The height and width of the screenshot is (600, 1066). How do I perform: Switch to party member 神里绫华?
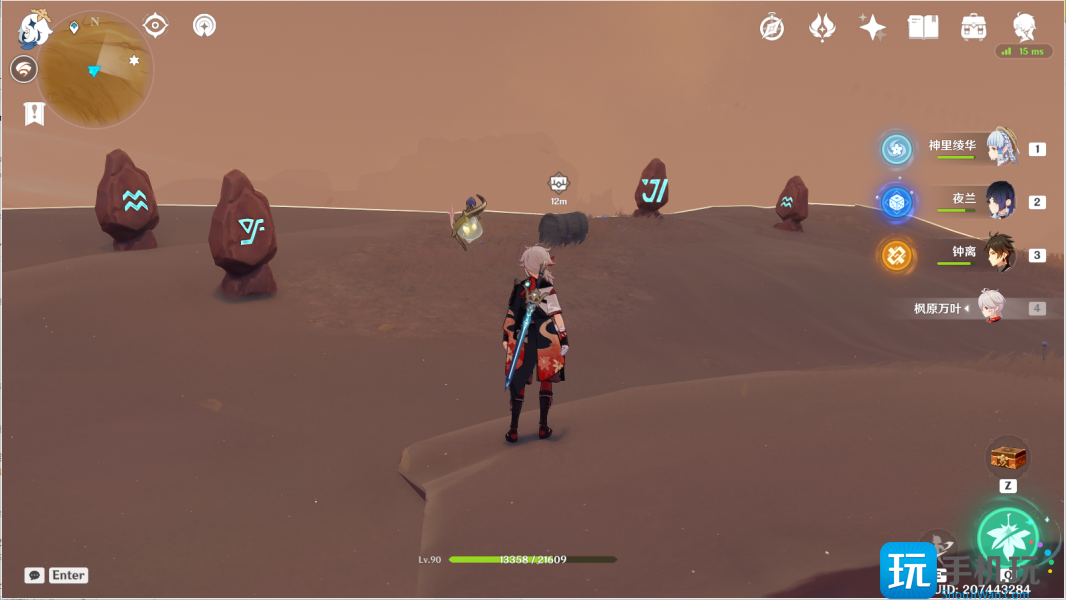1001,148
